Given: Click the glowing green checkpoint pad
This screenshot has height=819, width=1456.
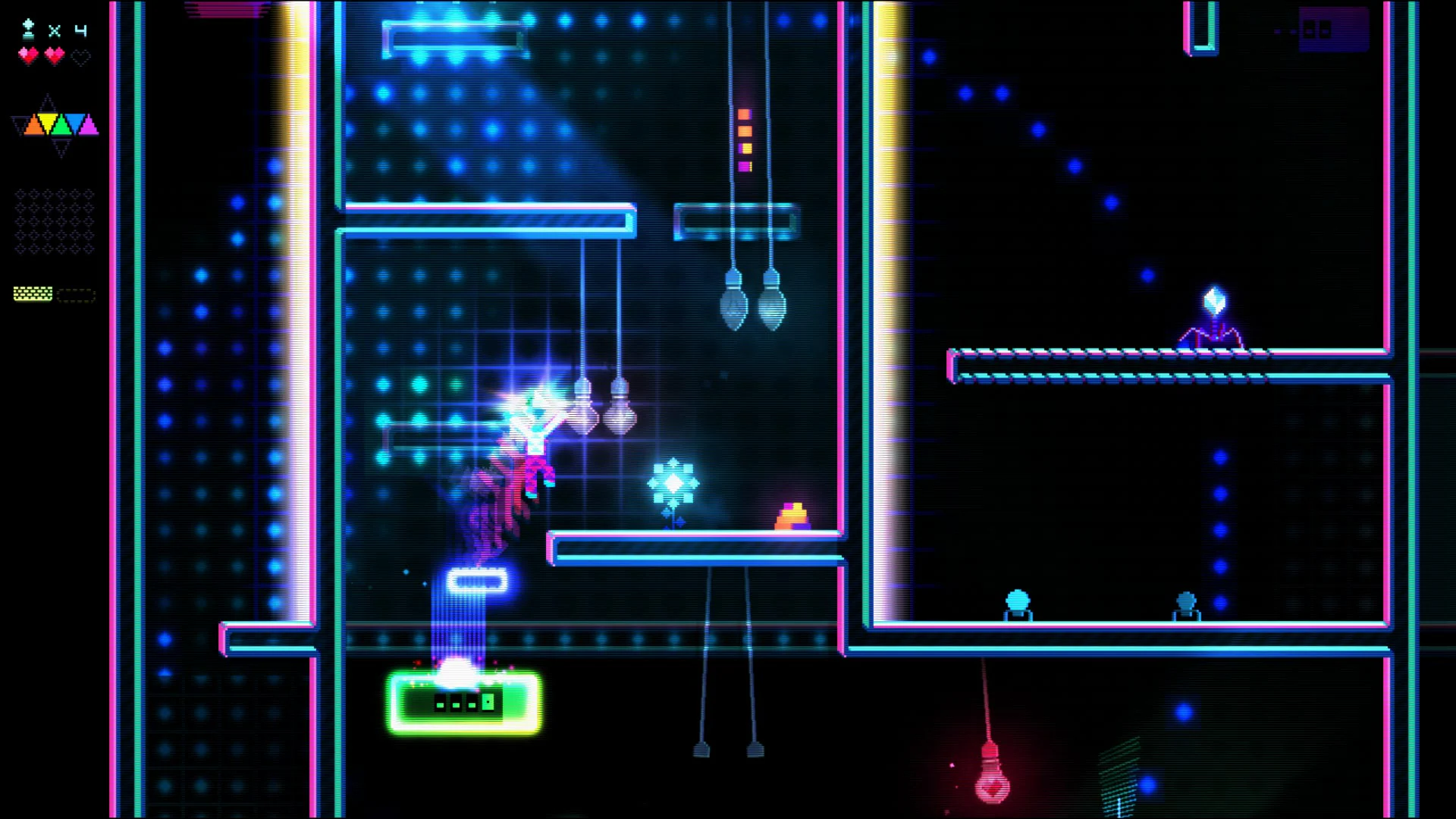Looking at the screenshot, I should tap(463, 701).
